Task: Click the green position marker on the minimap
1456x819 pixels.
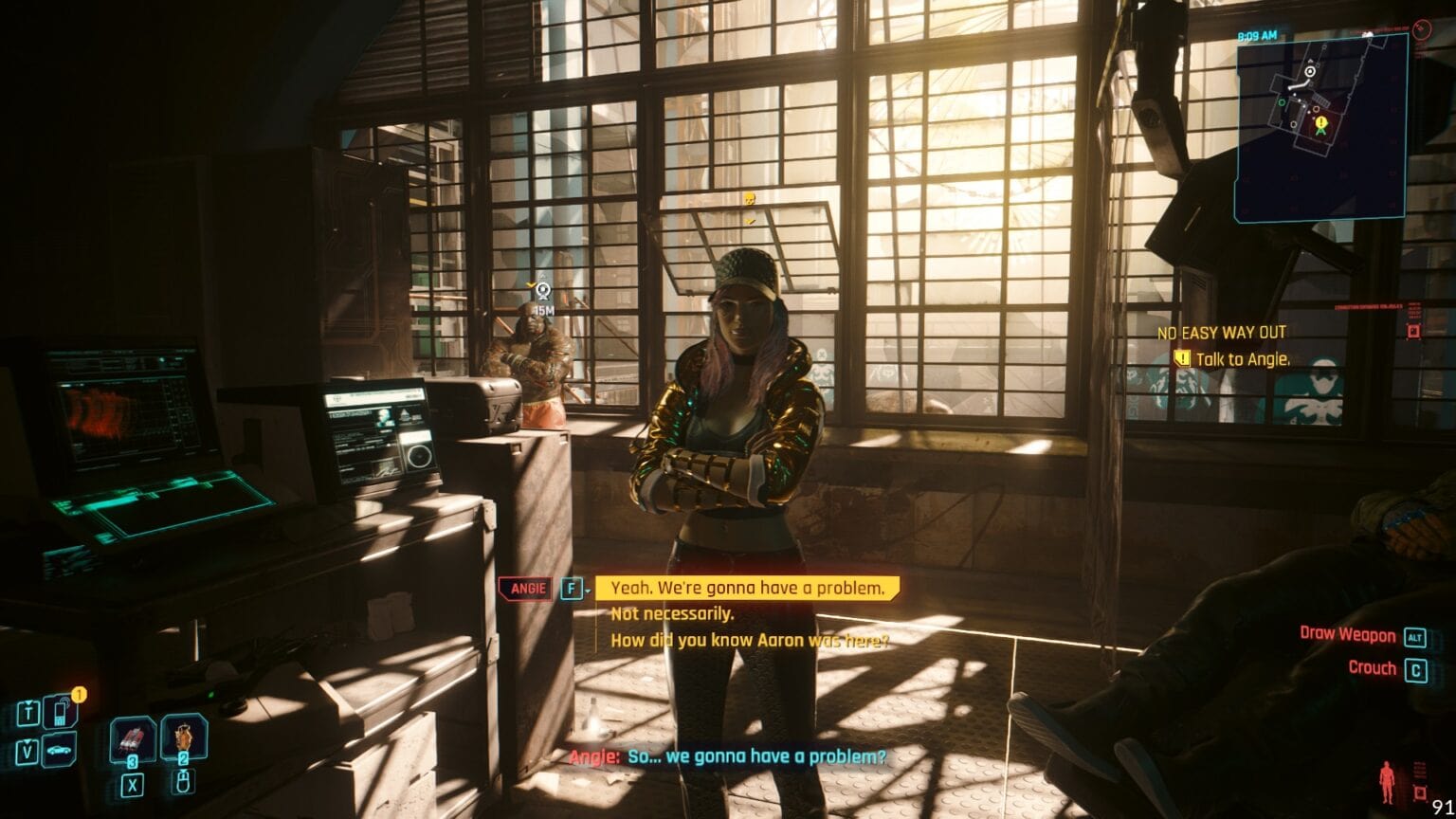Action: pos(1320,131)
